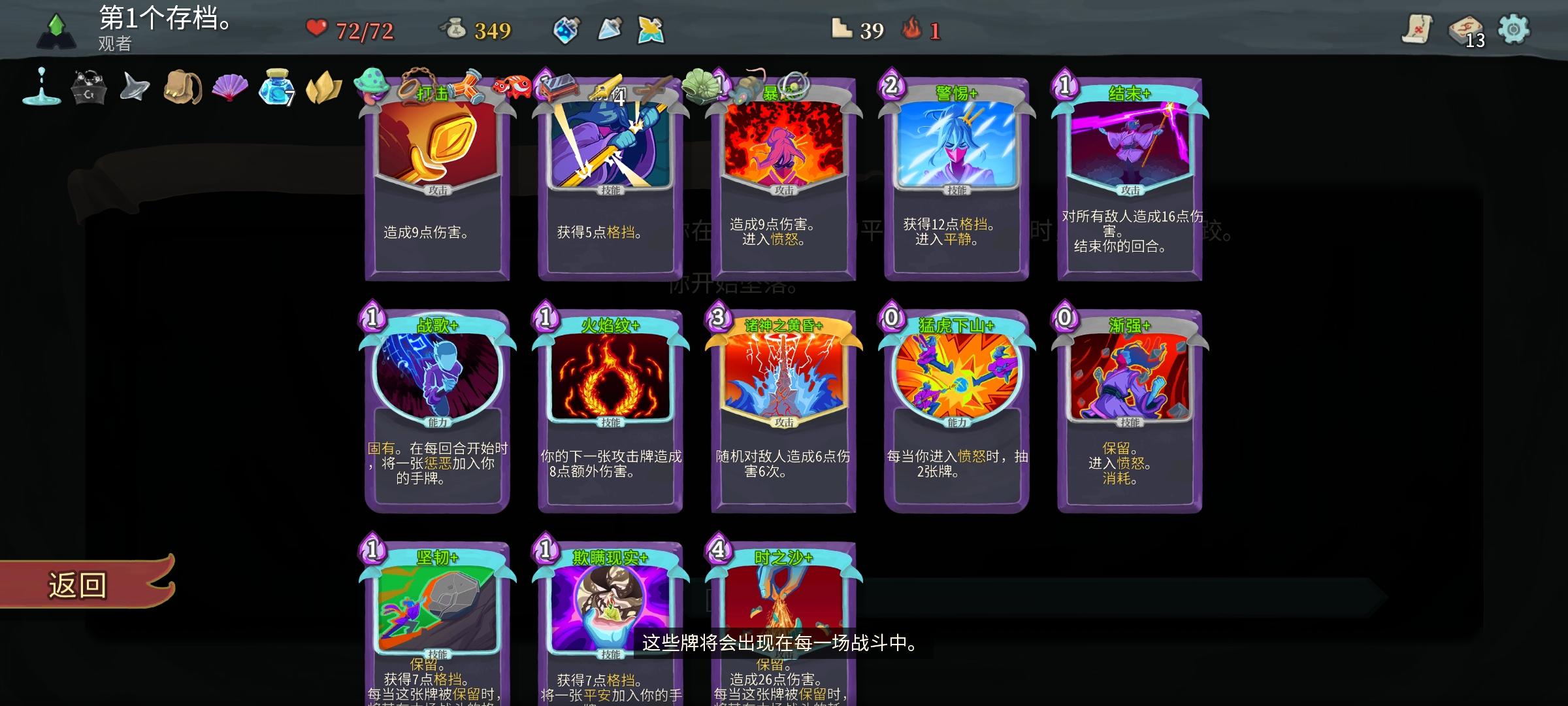Click the red fish relic
The height and width of the screenshot is (706, 1568).
(x=511, y=88)
